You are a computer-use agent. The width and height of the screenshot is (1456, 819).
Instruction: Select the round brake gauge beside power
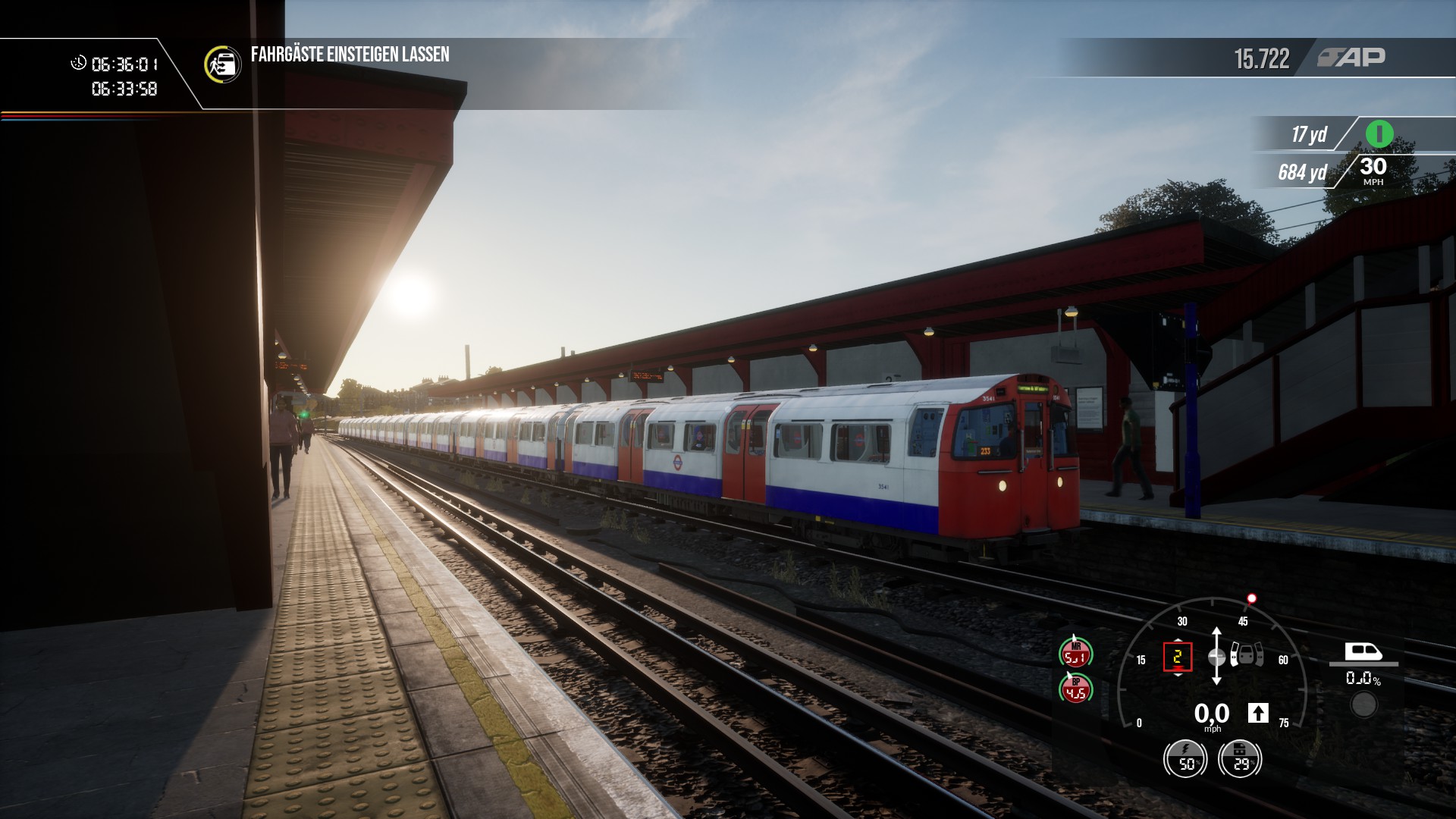click(x=1240, y=758)
